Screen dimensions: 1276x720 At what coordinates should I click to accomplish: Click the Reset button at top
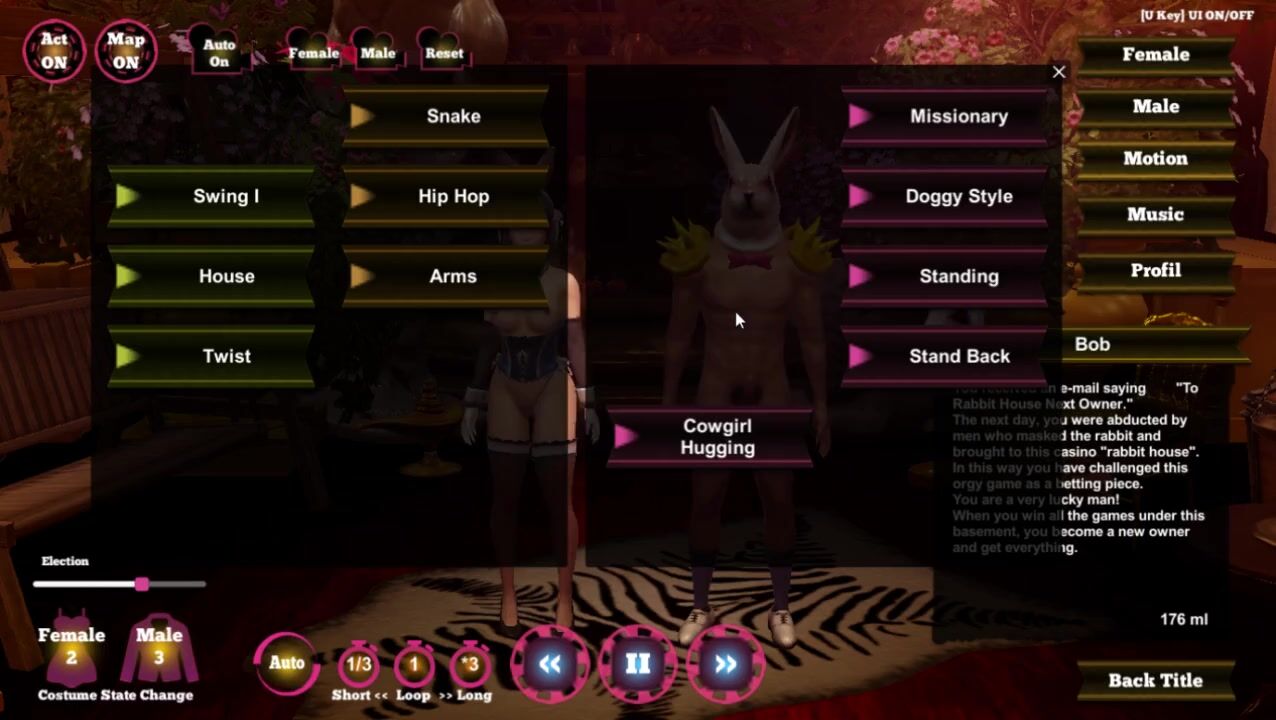click(444, 53)
